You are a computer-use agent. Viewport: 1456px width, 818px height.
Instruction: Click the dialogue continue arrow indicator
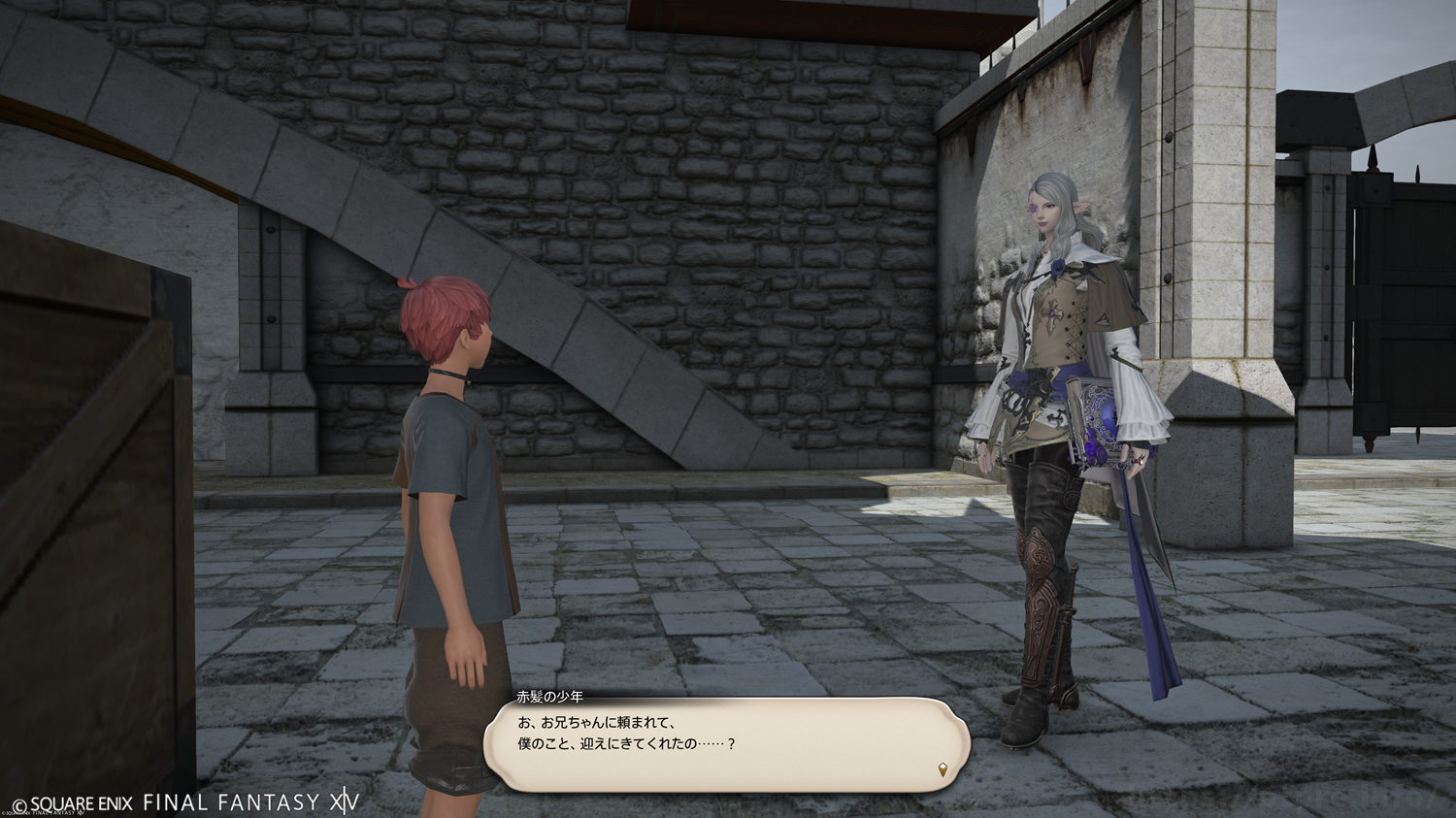943,770
